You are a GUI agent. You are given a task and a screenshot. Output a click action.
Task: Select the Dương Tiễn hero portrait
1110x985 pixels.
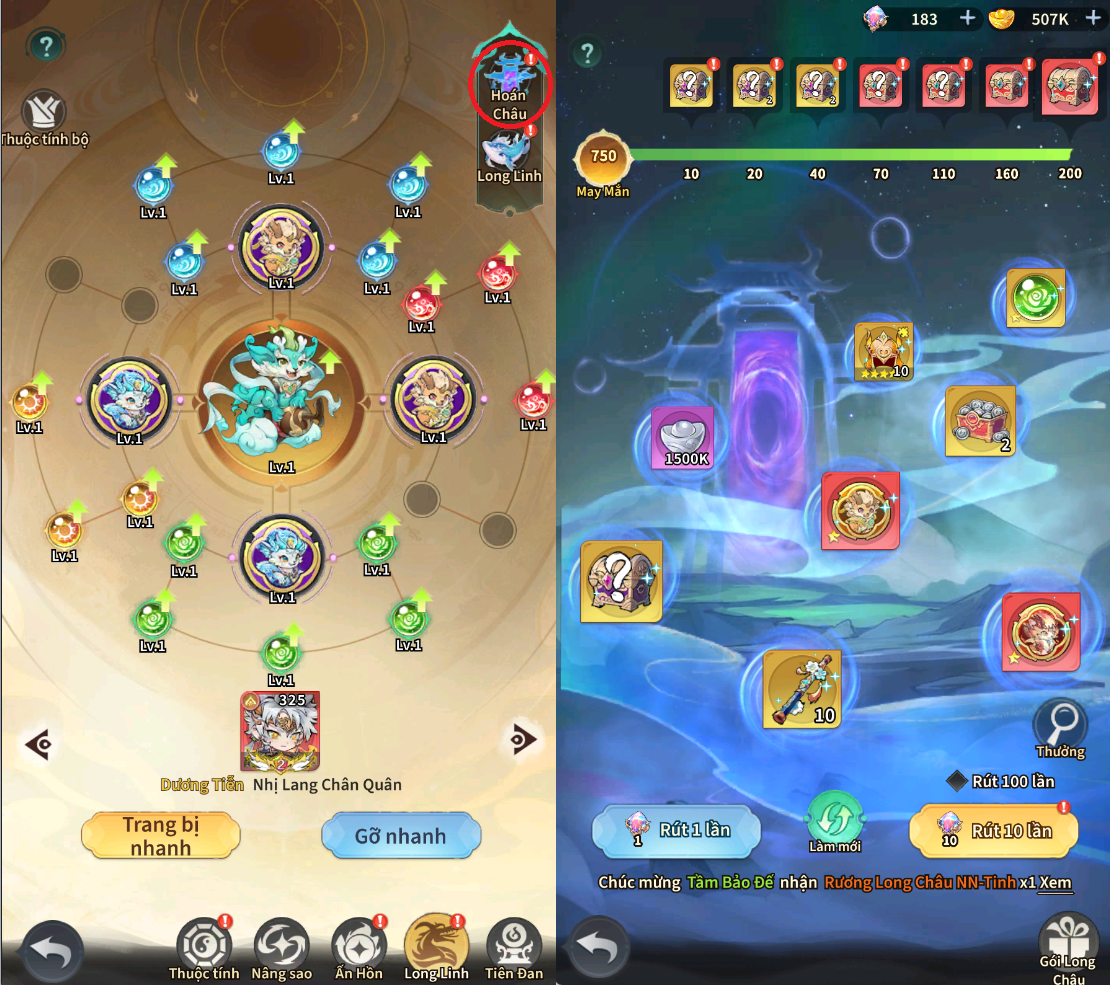point(280,731)
